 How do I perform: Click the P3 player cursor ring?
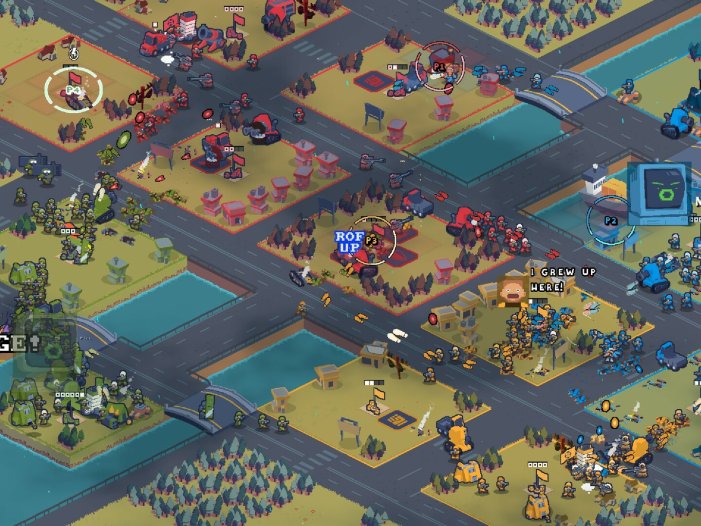[374, 240]
